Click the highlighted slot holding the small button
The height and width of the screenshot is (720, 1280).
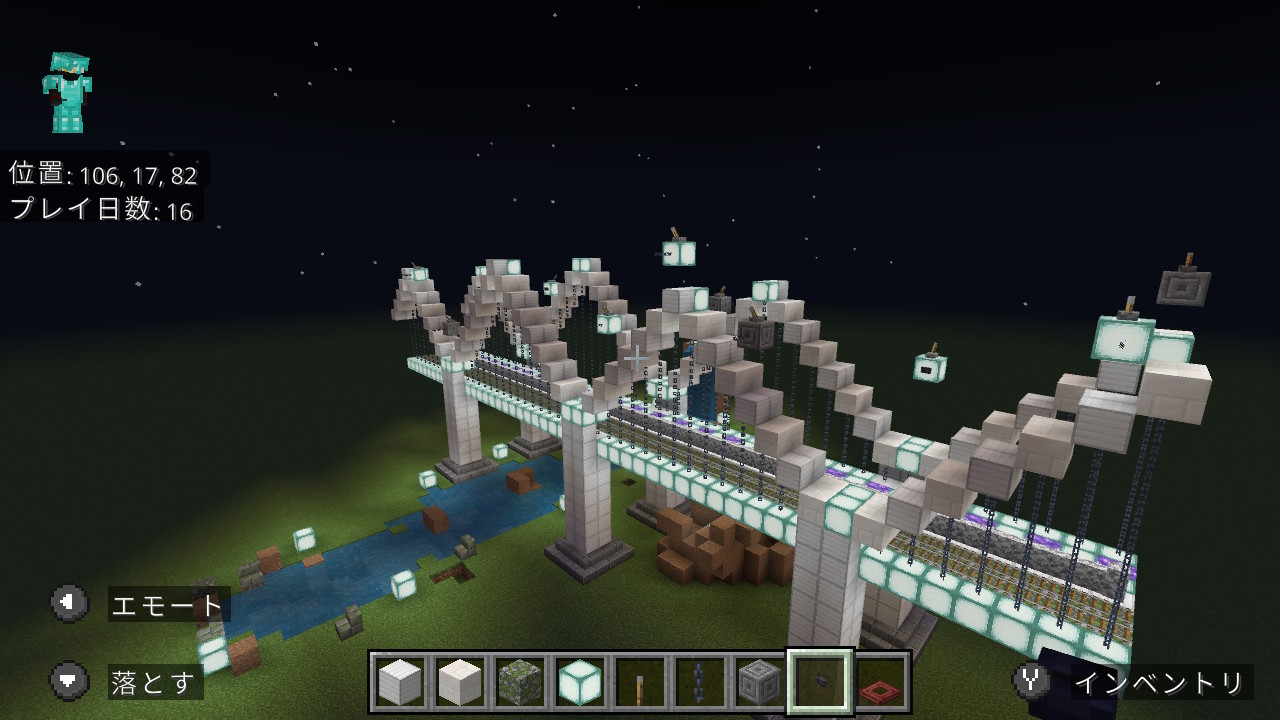pyautogui.click(x=820, y=682)
